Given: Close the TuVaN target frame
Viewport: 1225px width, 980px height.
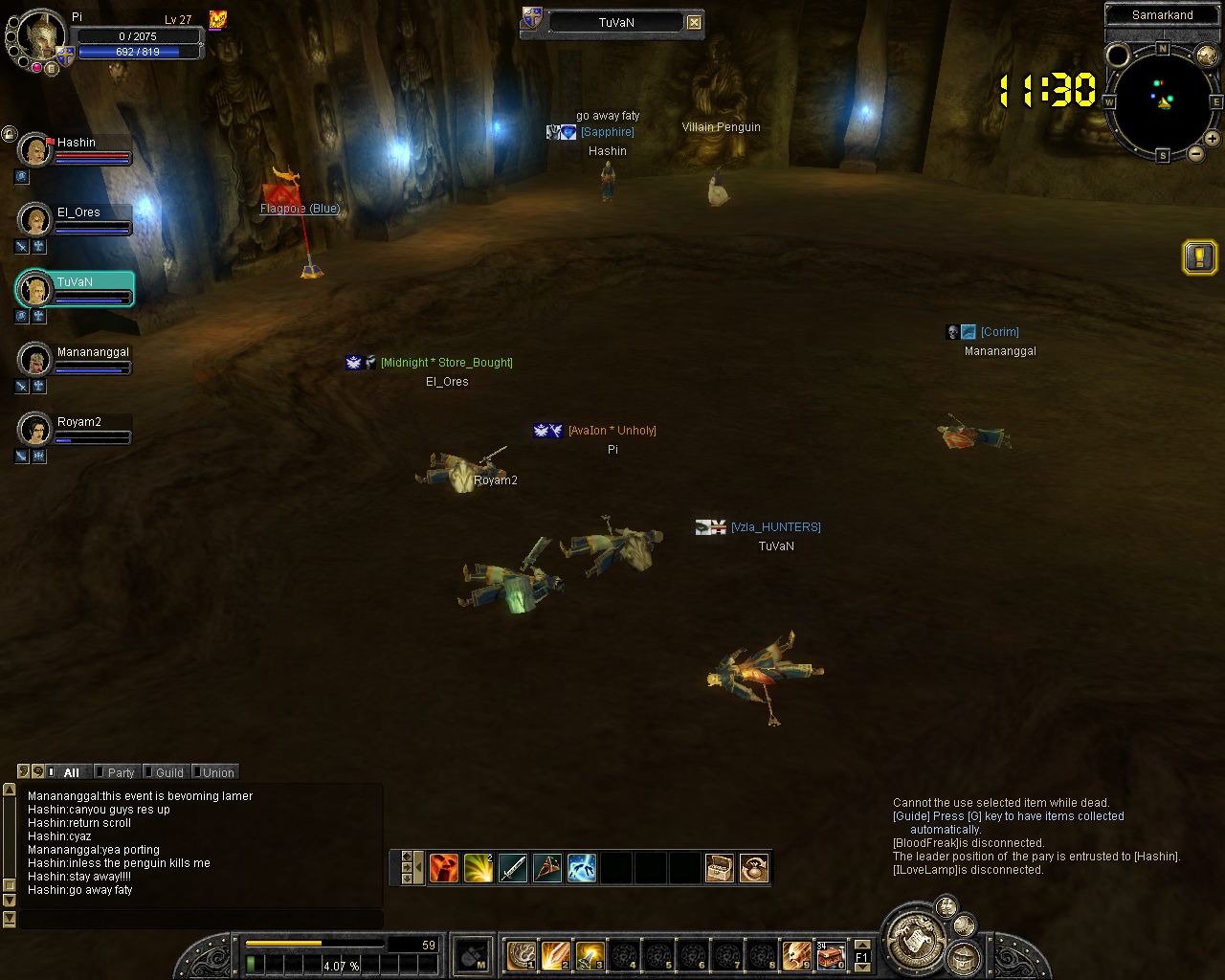Looking at the screenshot, I should 695,22.
